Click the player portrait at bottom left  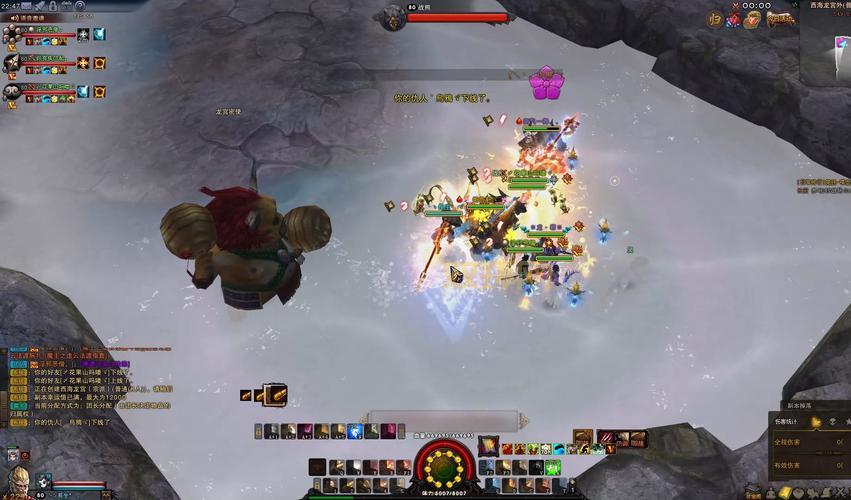click(16, 476)
